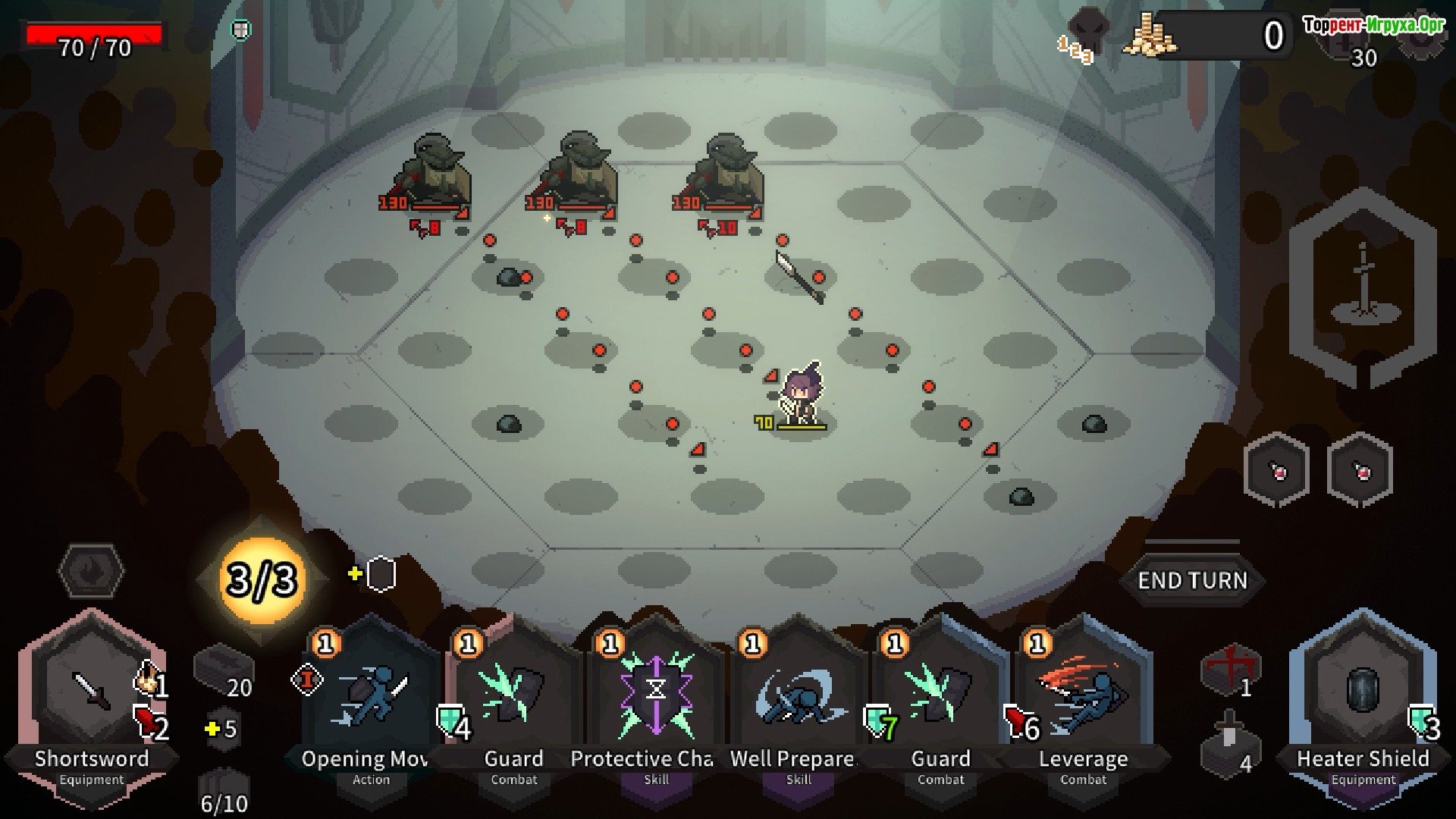1456x819 pixels.
Task: Click the small shield icon near health bar
Action: coord(240,30)
